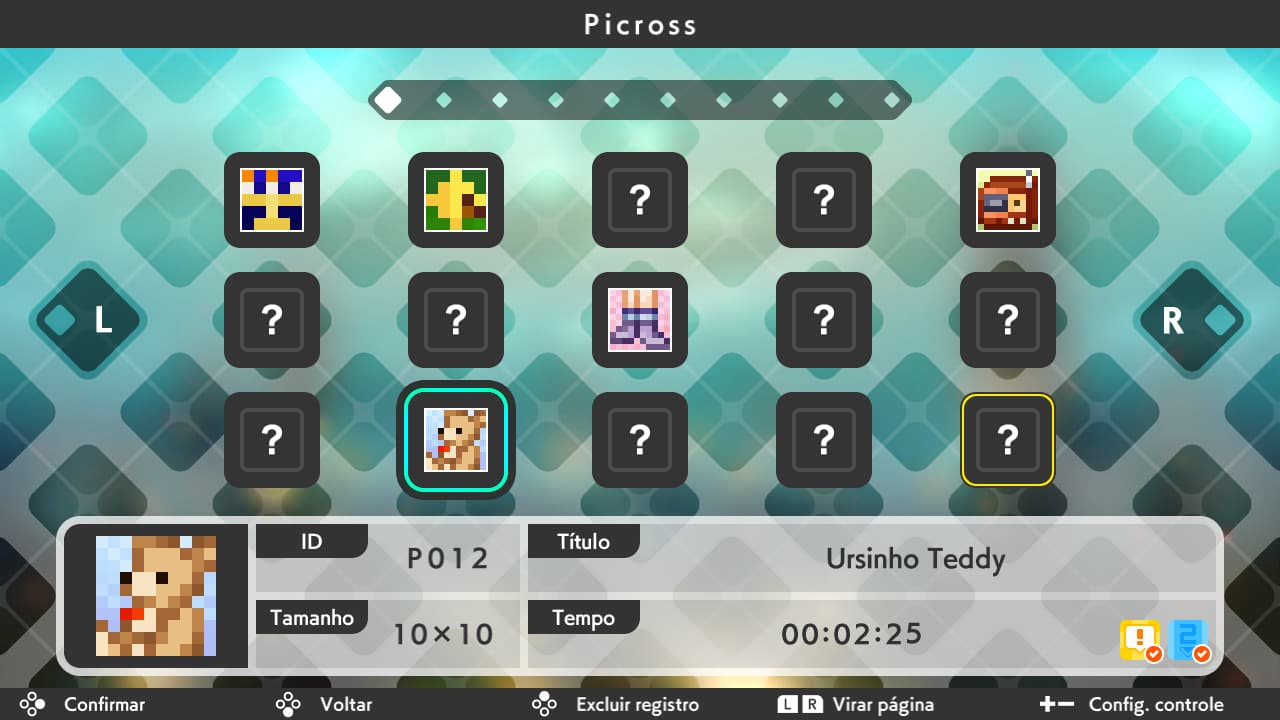Click Voltar in the bottom bar

pyautogui.click(x=346, y=704)
